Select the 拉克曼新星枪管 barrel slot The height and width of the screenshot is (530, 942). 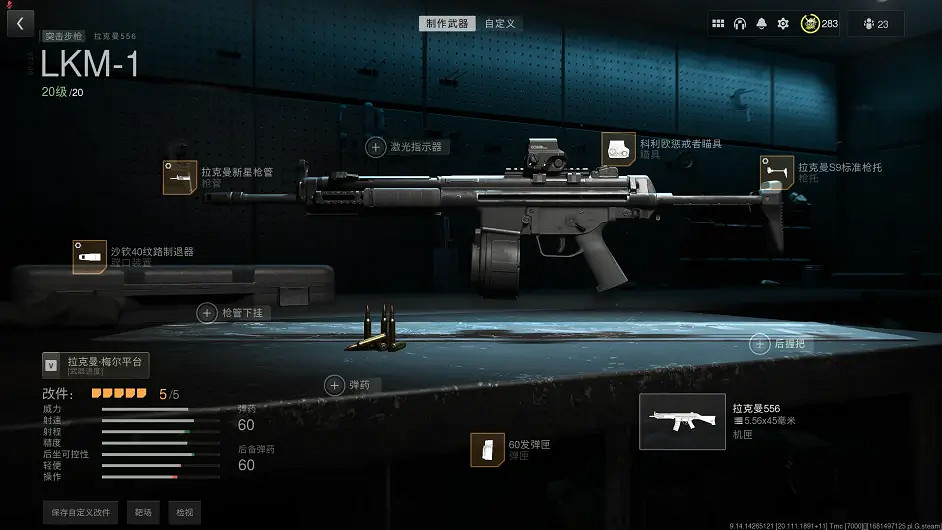180,177
